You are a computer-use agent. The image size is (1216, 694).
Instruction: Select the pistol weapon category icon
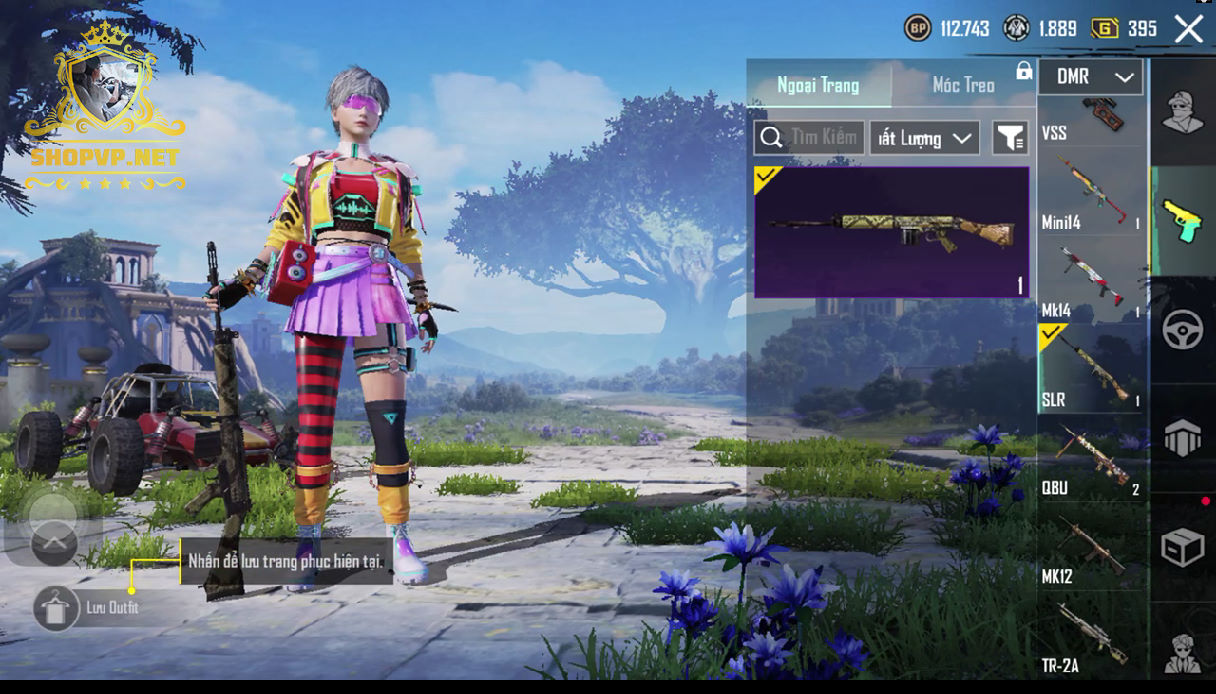click(x=1182, y=221)
